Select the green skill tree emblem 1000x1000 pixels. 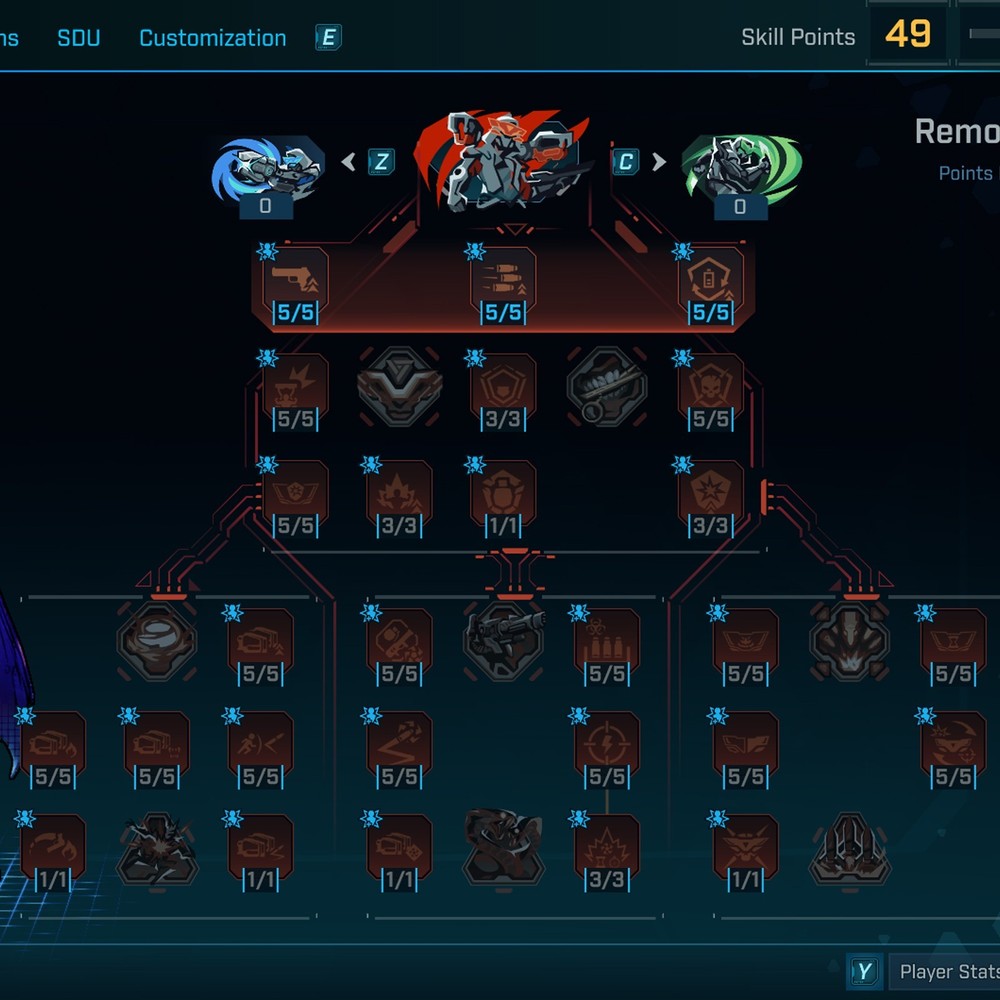pos(740,168)
